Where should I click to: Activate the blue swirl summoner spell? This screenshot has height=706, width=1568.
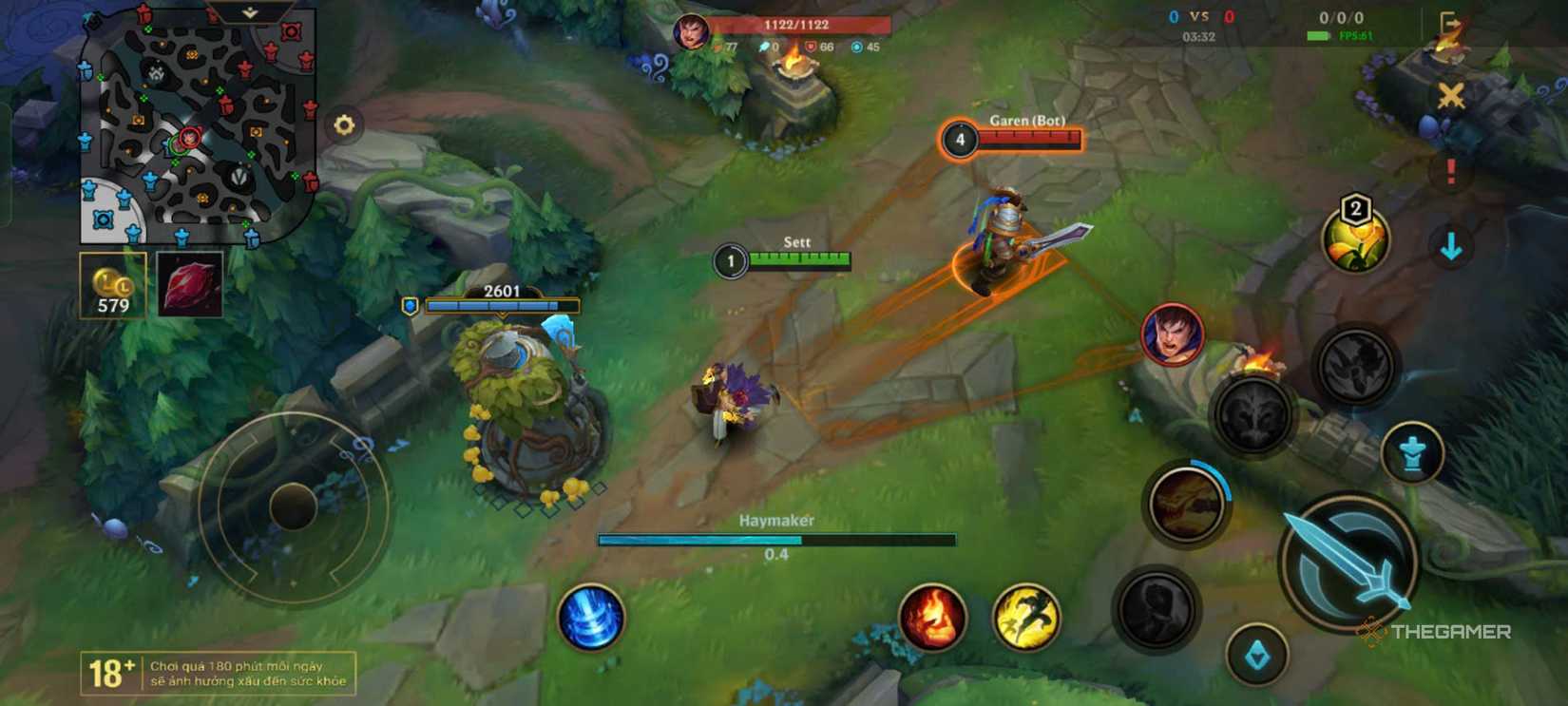(x=591, y=617)
